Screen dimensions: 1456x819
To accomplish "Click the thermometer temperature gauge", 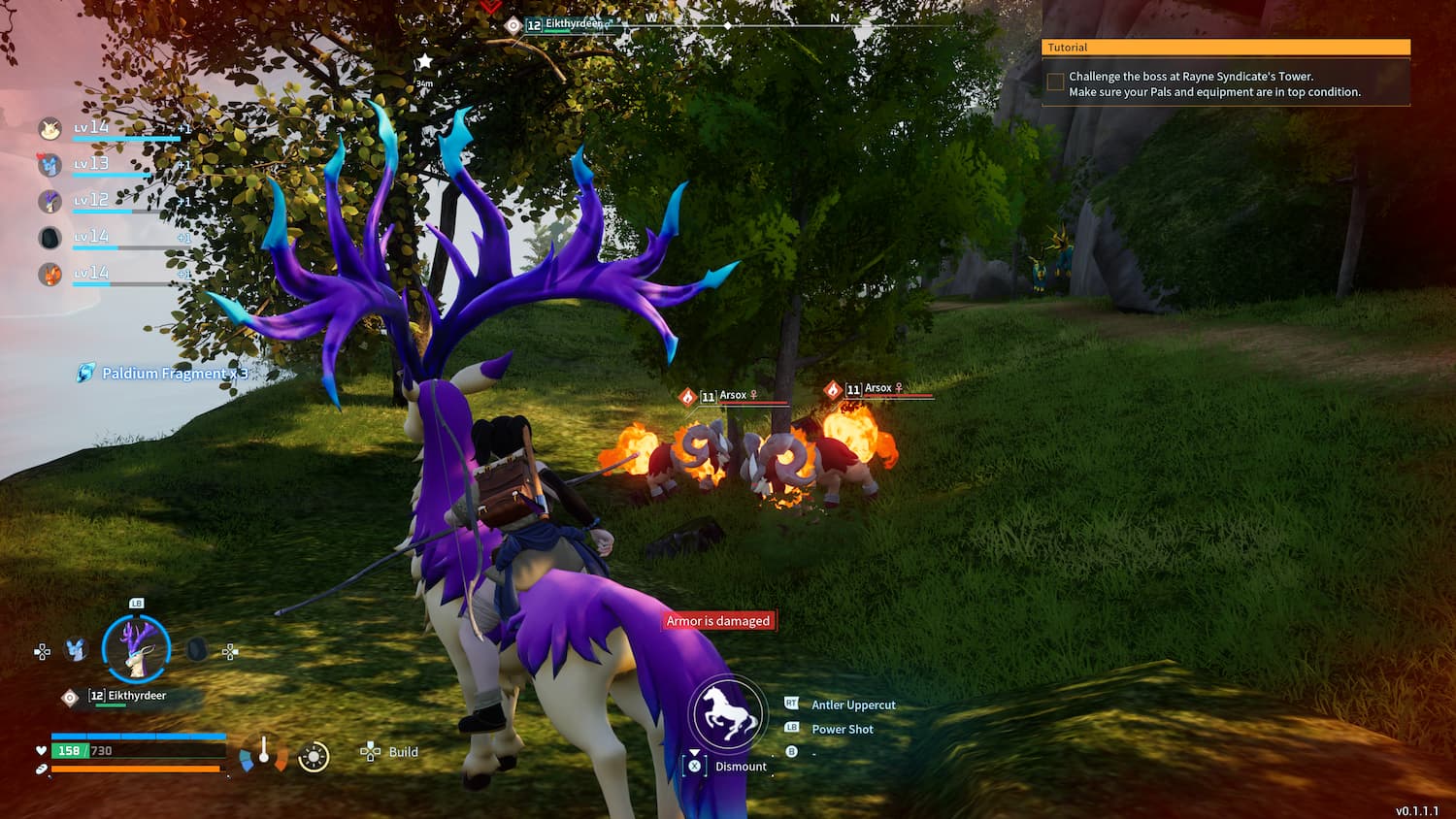I will (263, 753).
